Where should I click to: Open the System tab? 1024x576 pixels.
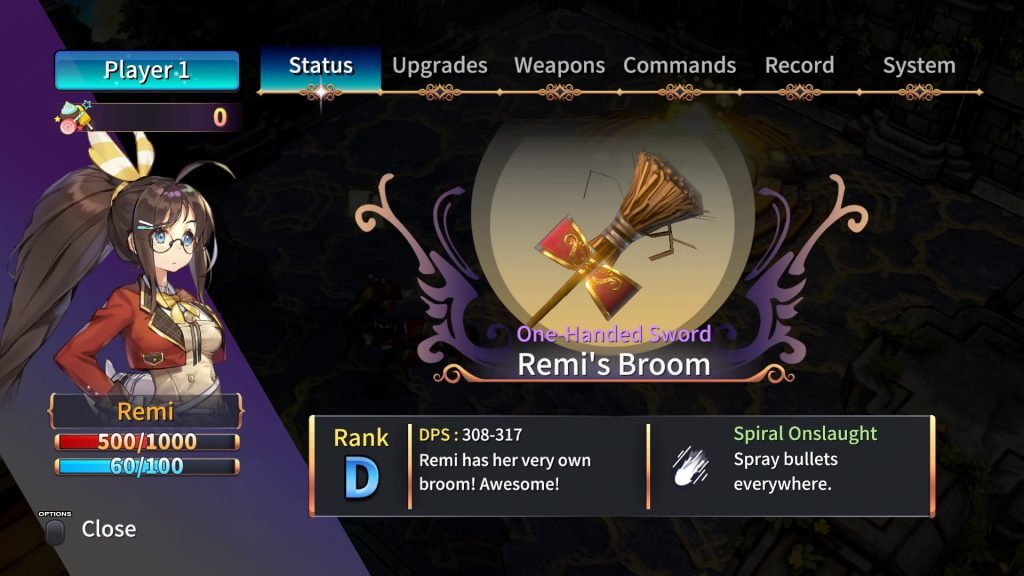point(918,66)
